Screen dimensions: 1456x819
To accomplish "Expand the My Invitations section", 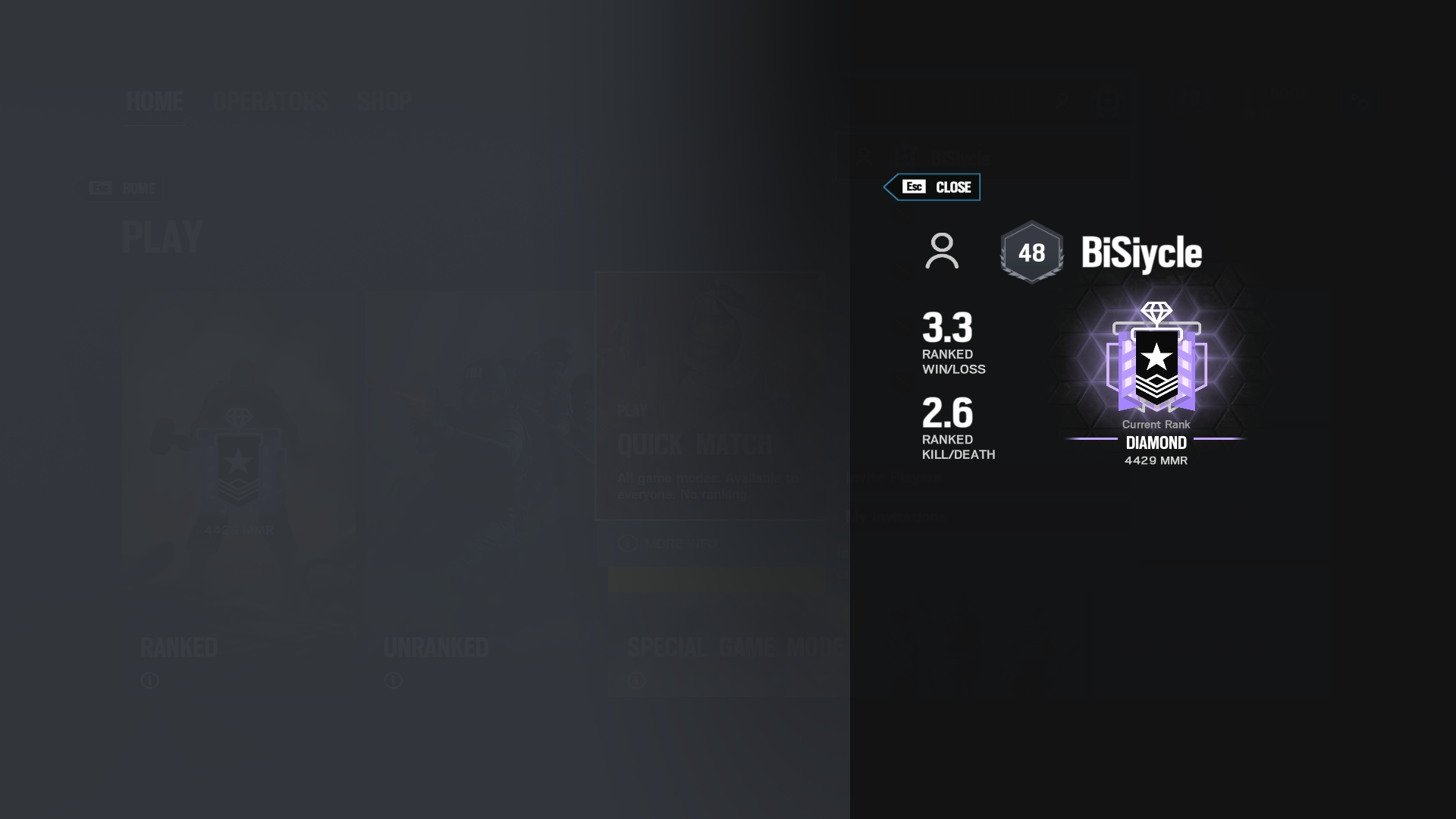I will tap(896, 516).
